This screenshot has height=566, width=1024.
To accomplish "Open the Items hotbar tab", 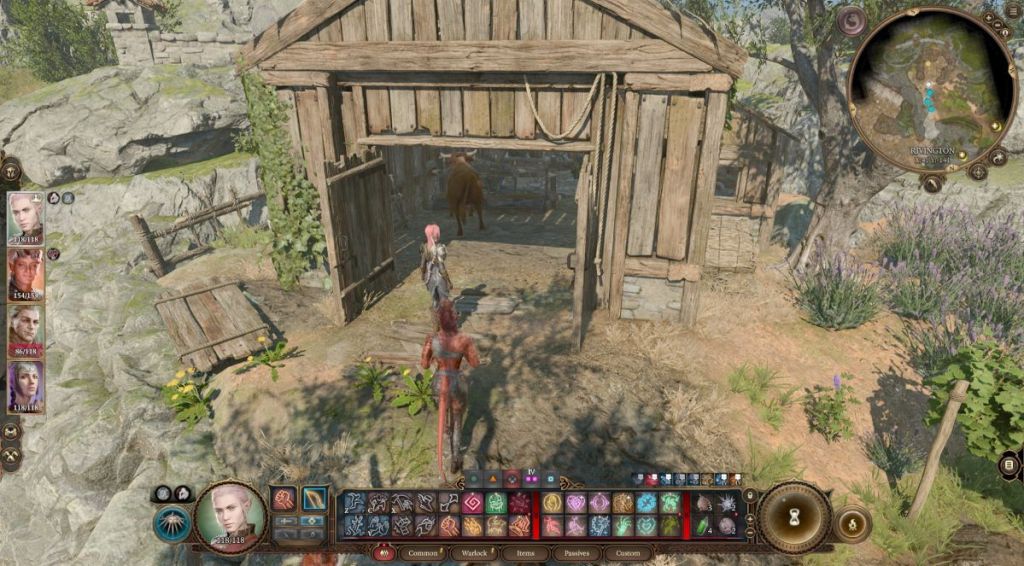I will (524, 552).
